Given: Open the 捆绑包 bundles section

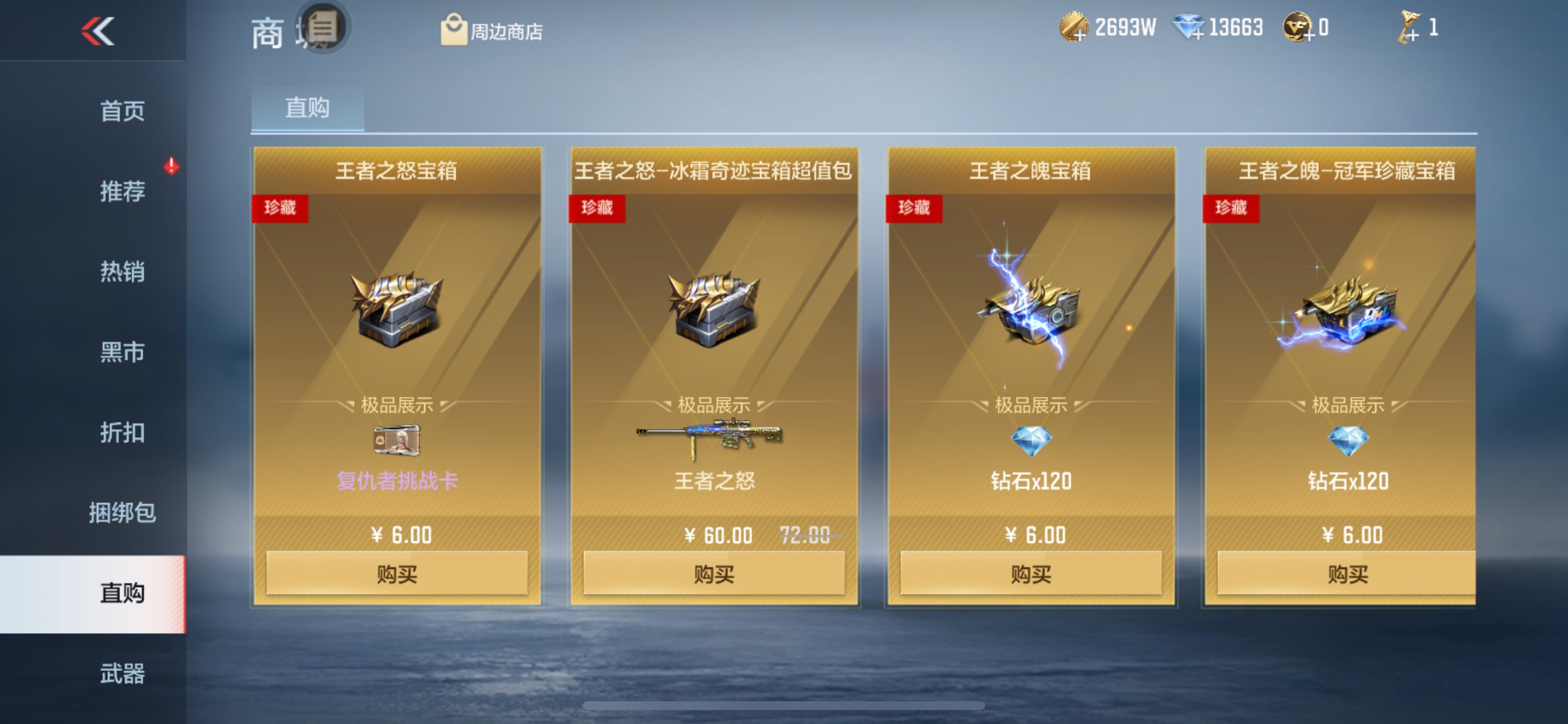Looking at the screenshot, I should tap(121, 513).
